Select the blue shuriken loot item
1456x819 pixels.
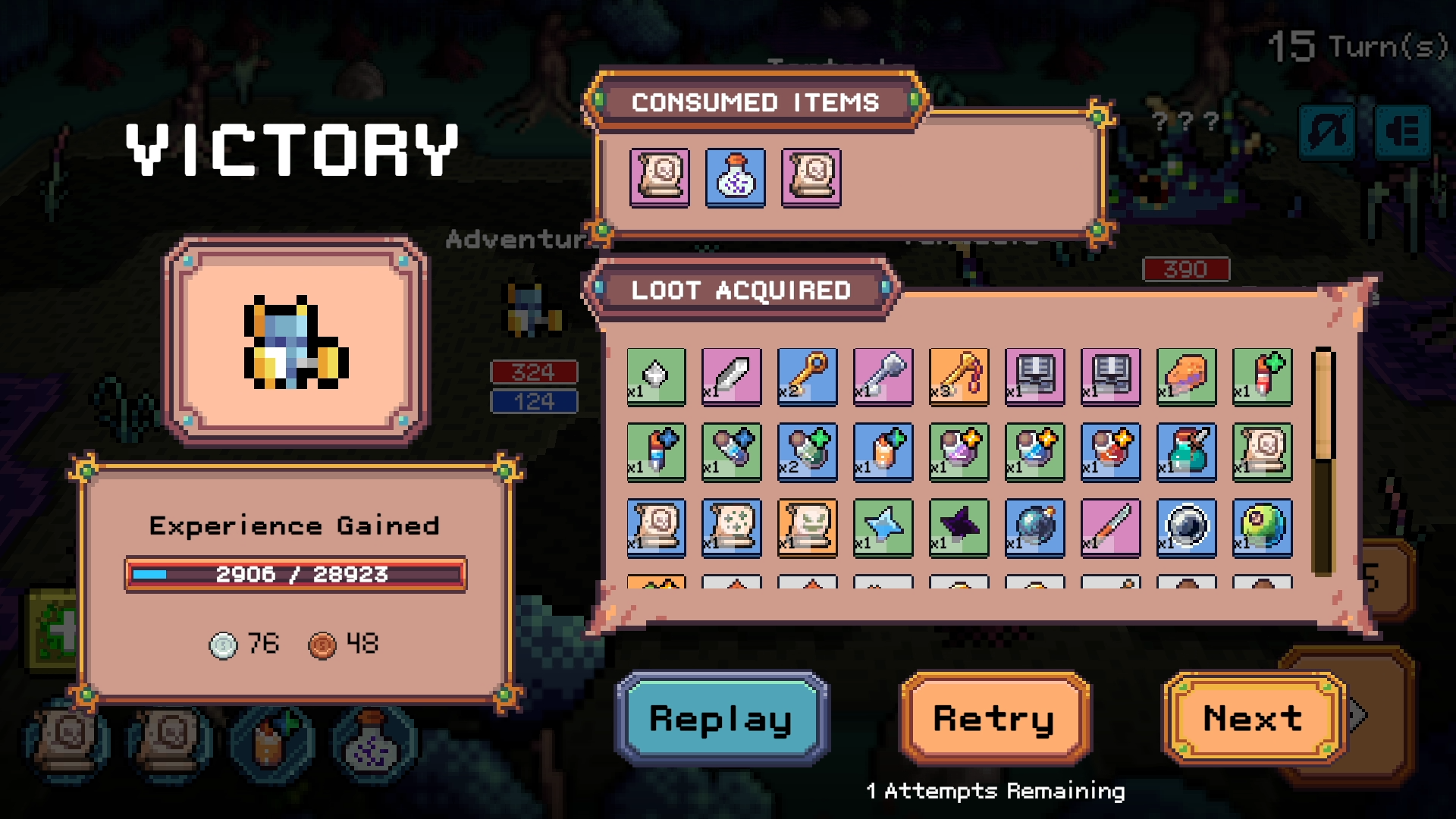coord(883,528)
